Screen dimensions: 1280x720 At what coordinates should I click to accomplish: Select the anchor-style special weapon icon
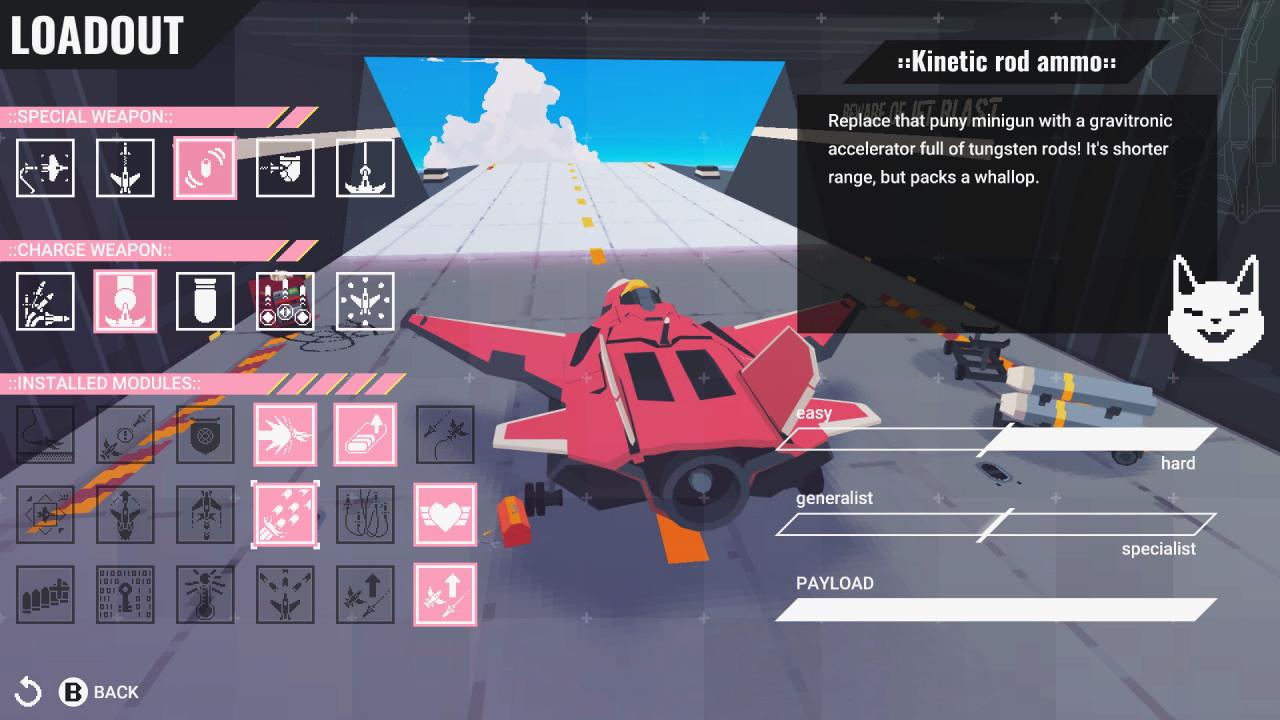[x=365, y=168]
